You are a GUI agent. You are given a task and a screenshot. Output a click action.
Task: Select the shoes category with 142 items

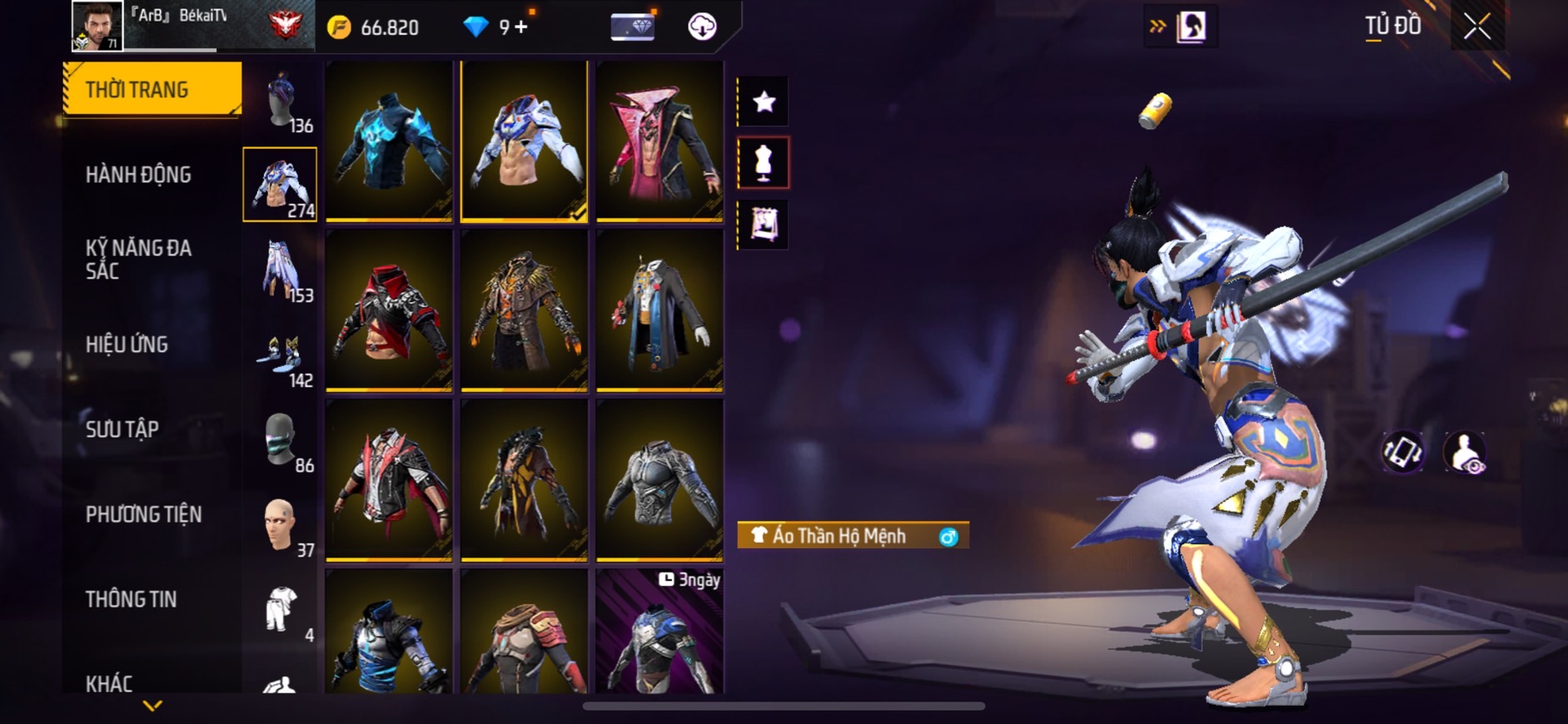[x=281, y=355]
